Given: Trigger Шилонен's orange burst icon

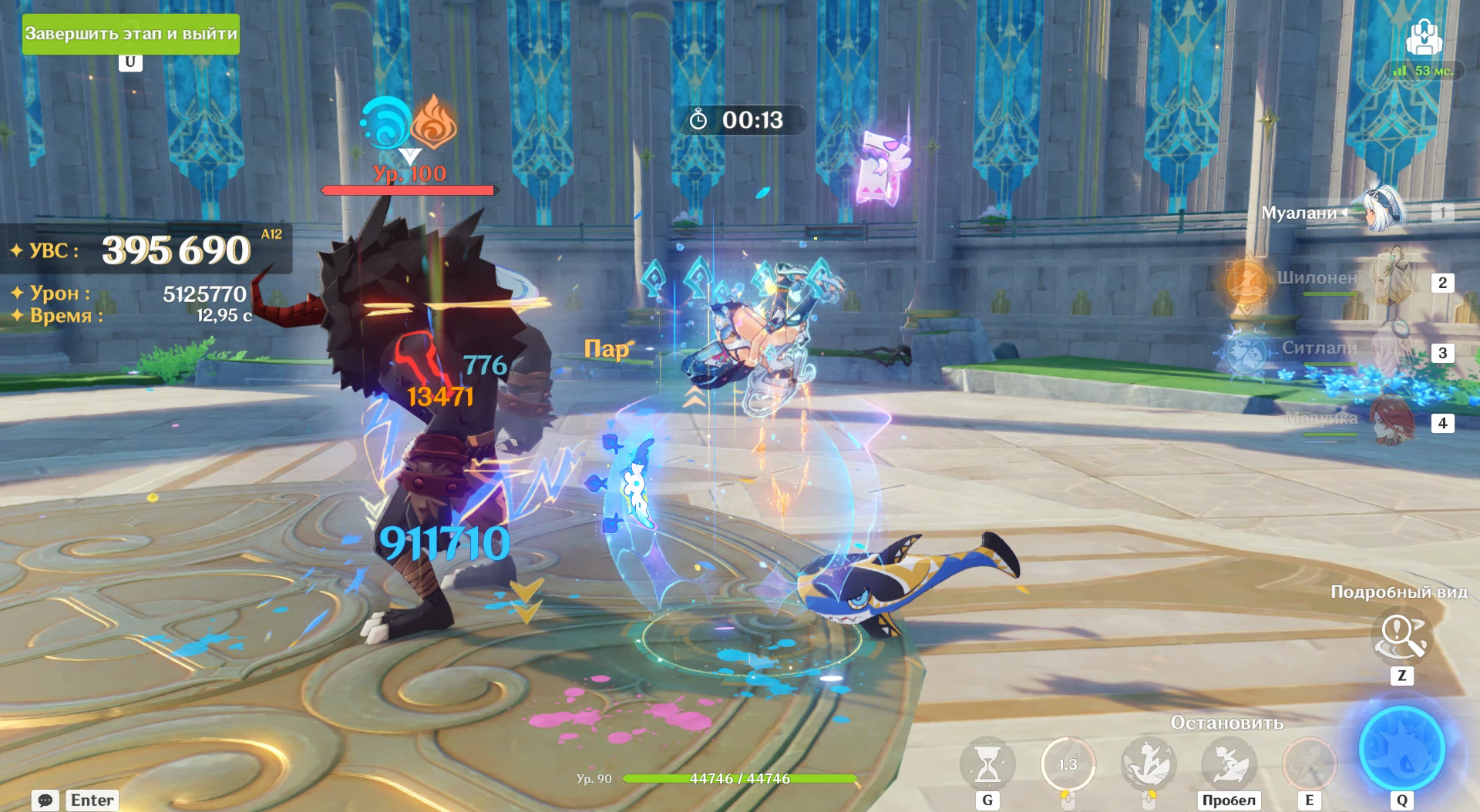Looking at the screenshot, I should (1245, 281).
